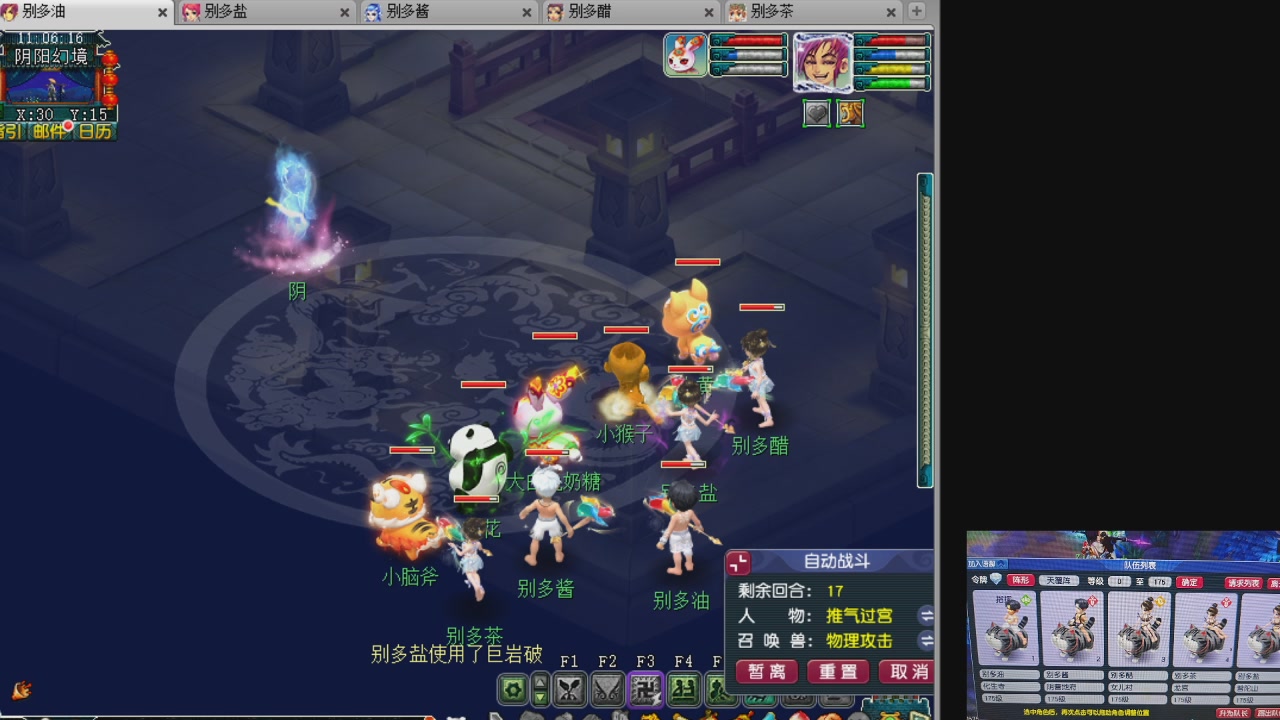Click the 确定 confirm button in the team list
The image size is (1280, 720).
click(1189, 582)
